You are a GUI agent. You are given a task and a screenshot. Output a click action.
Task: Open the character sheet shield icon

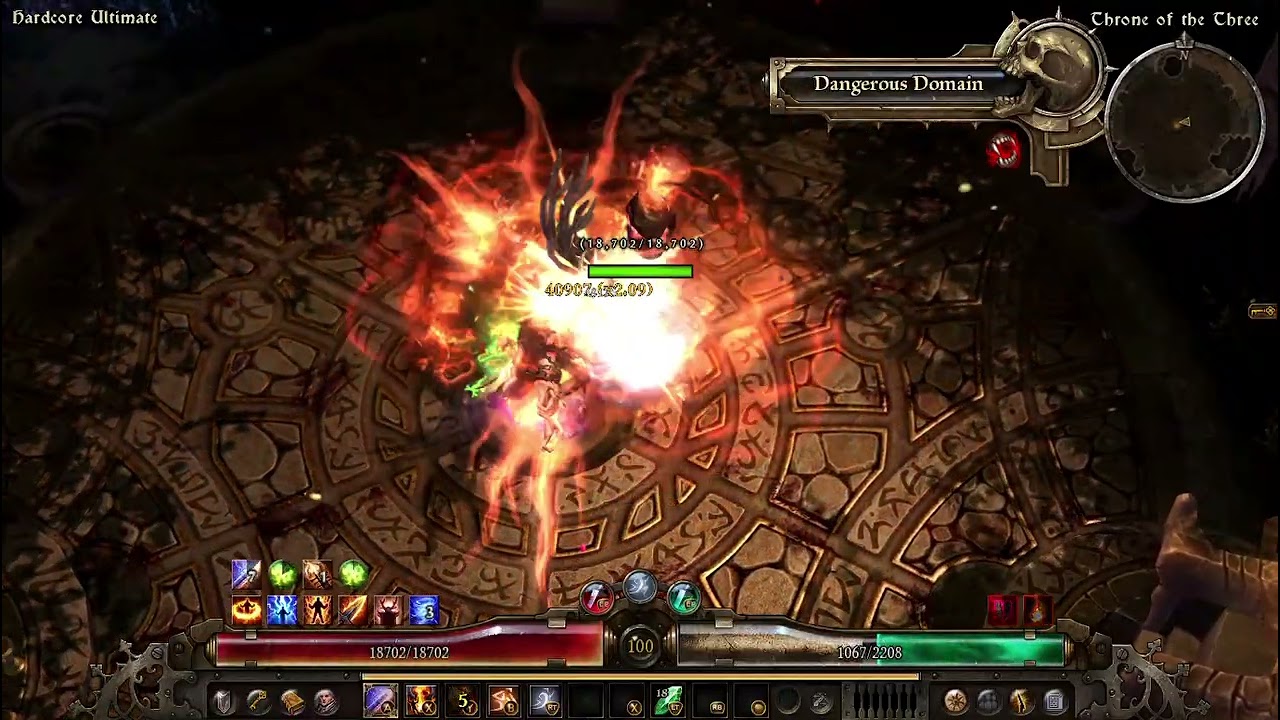click(224, 701)
